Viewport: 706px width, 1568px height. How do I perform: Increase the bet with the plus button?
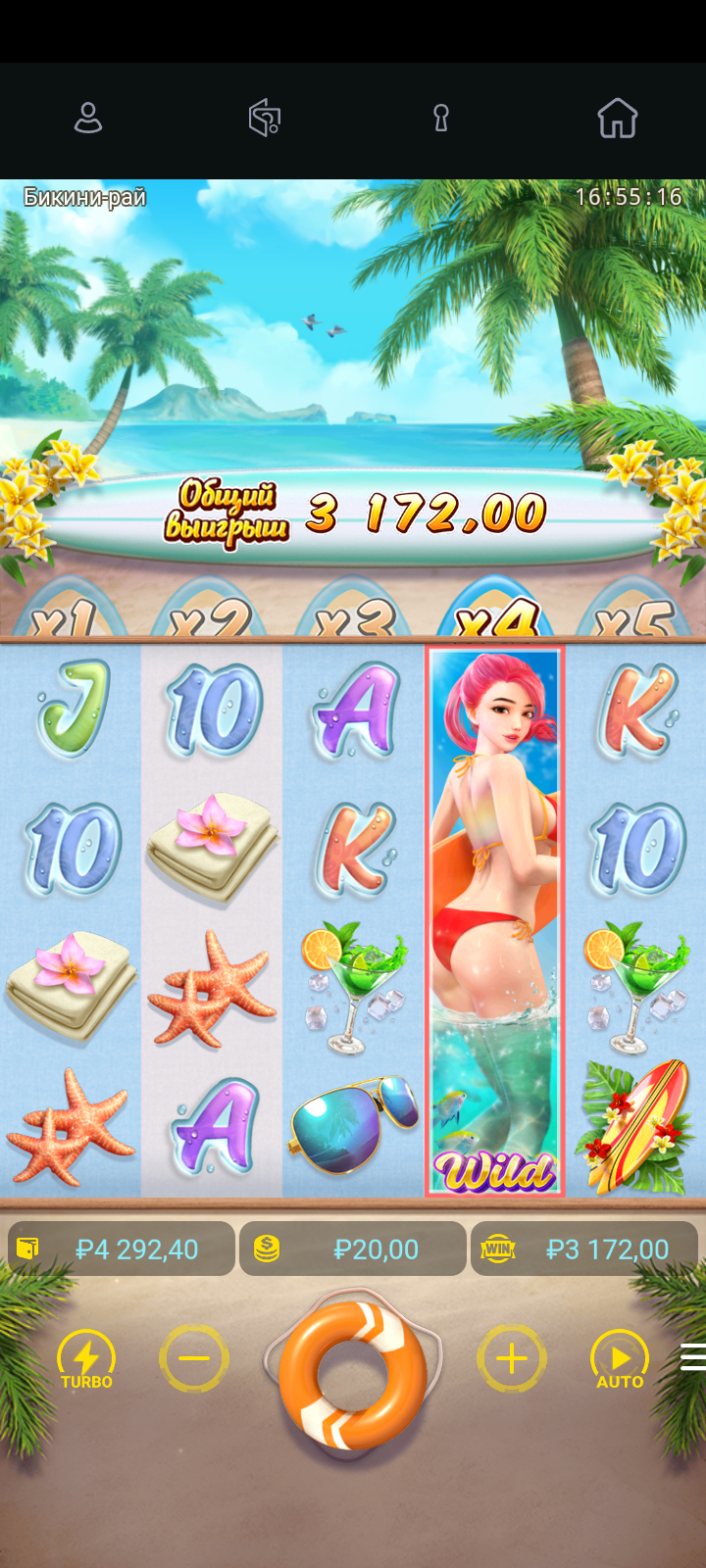[x=511, y=1358]
